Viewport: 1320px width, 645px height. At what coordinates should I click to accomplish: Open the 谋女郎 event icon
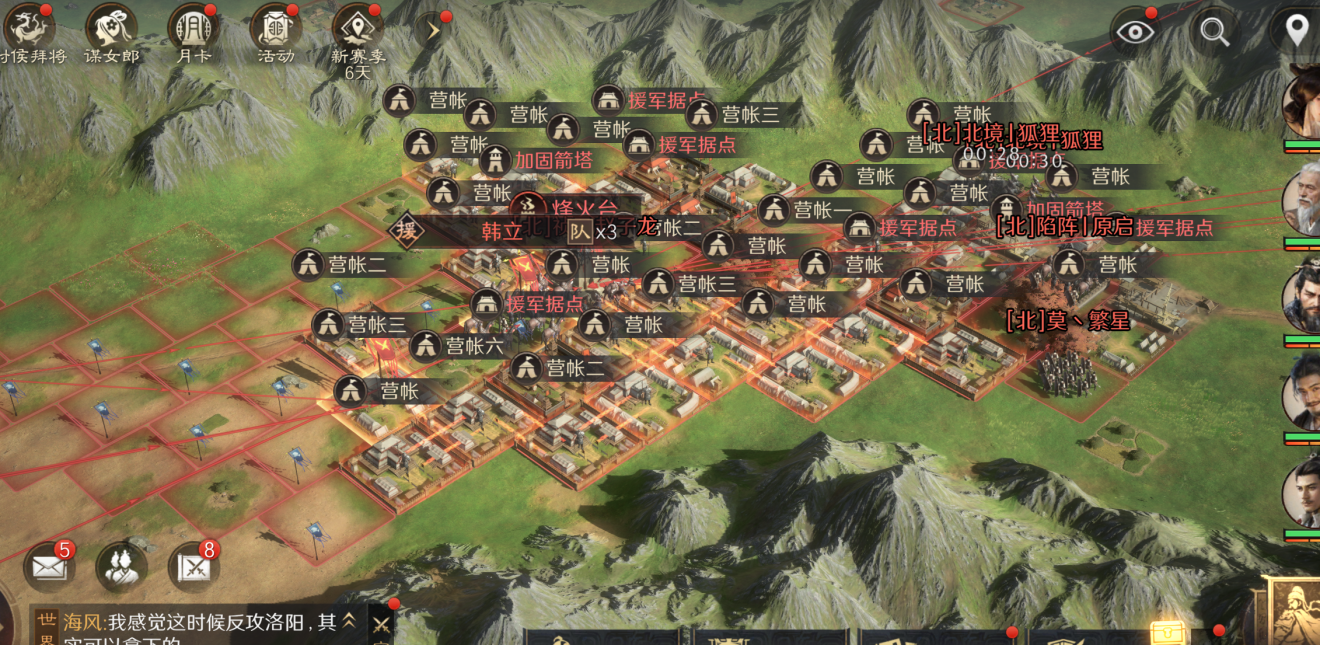111,27
